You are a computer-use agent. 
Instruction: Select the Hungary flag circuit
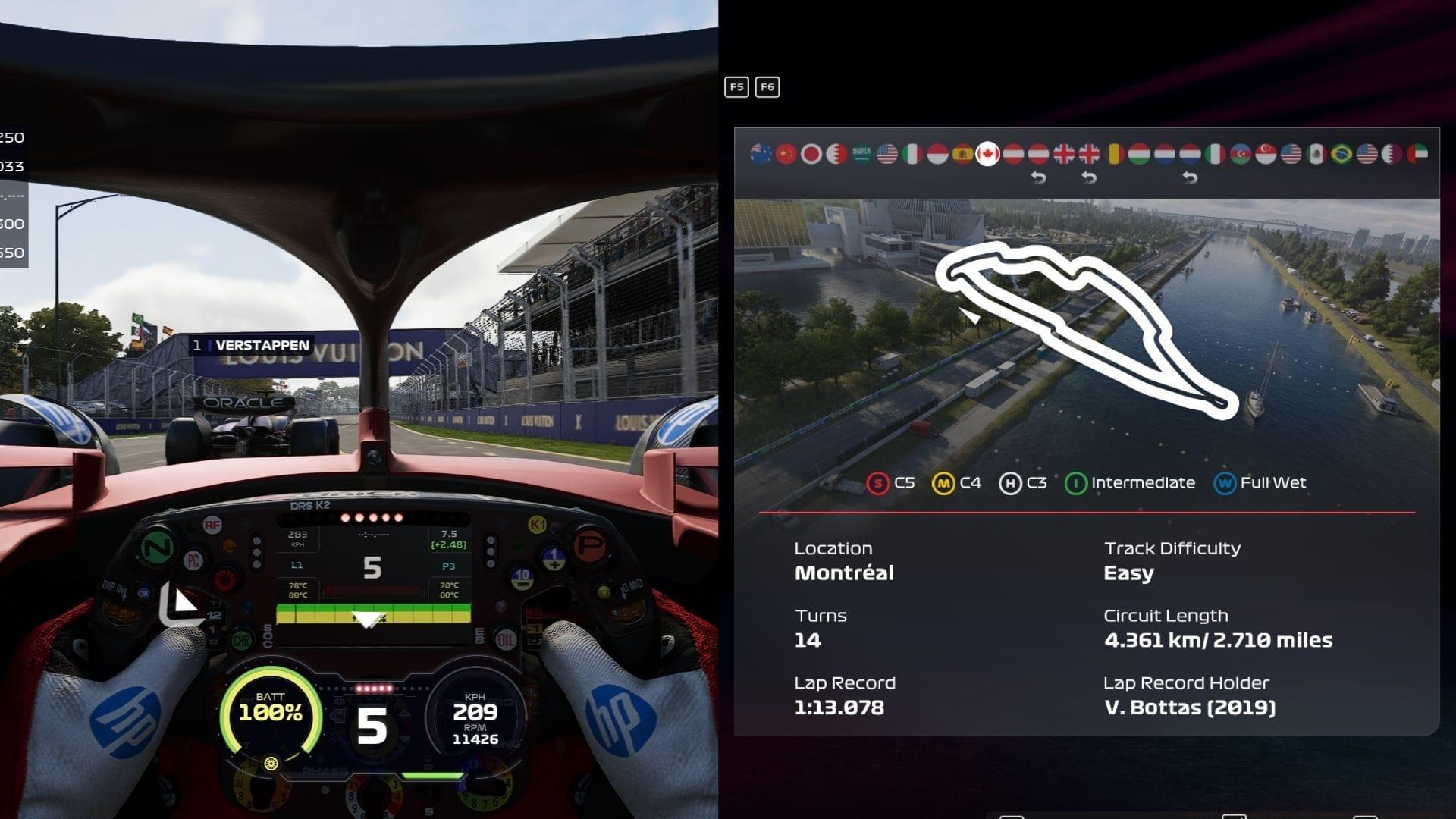point(1139,154)
